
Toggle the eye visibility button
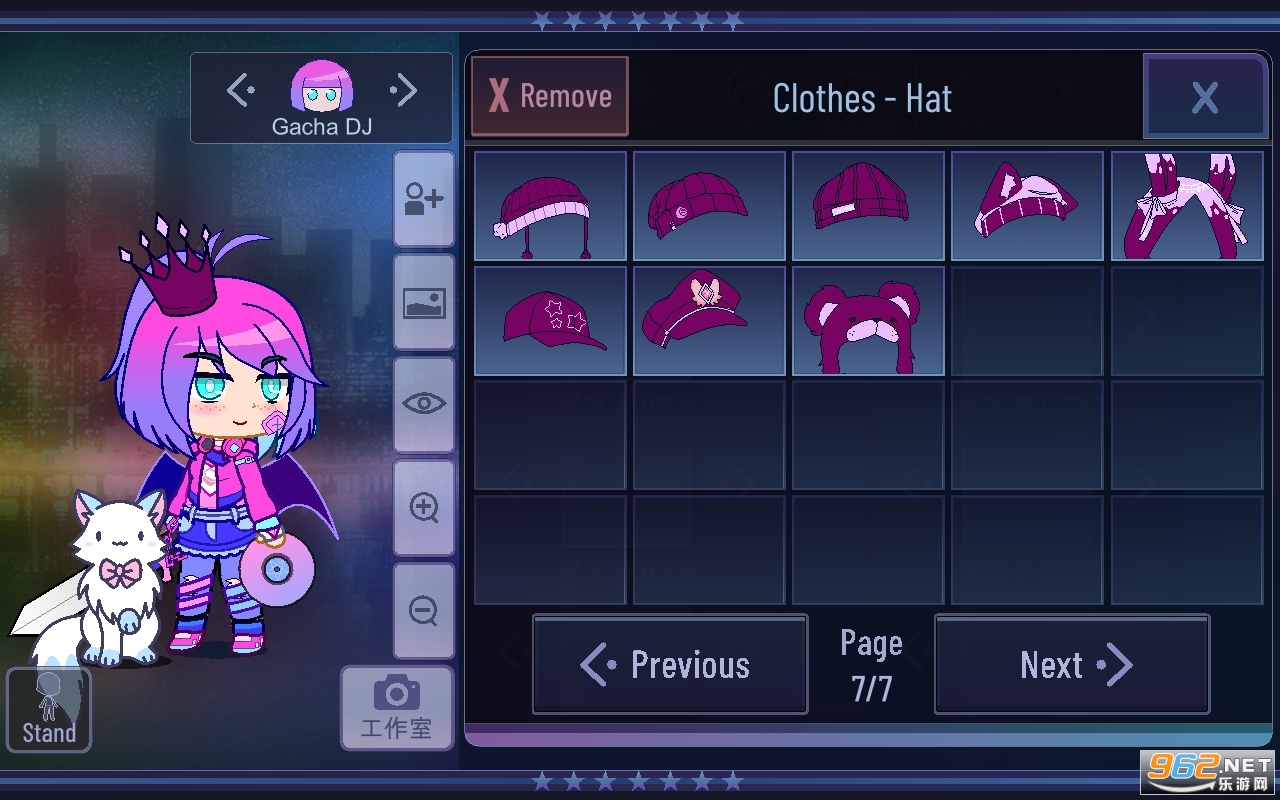tap(424, 404)
